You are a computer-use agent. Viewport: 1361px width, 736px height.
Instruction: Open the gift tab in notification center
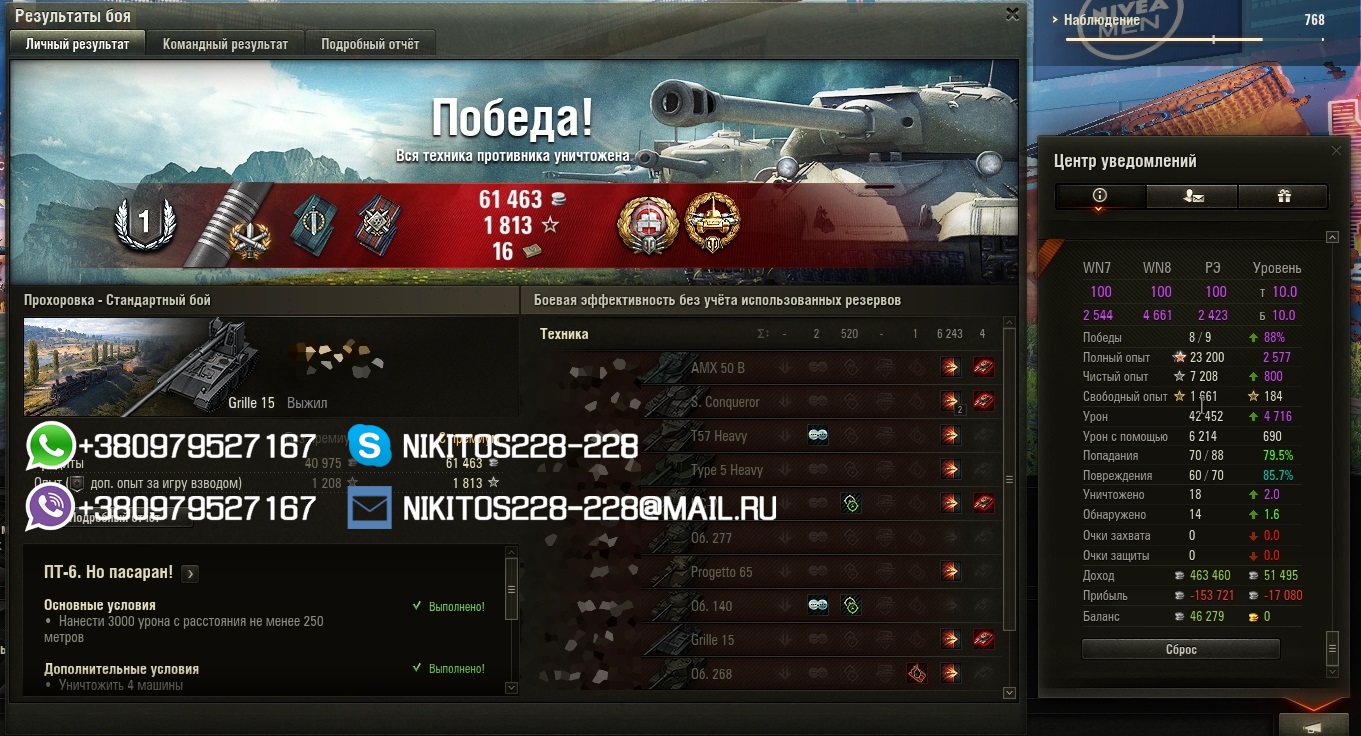[1284, 197]
